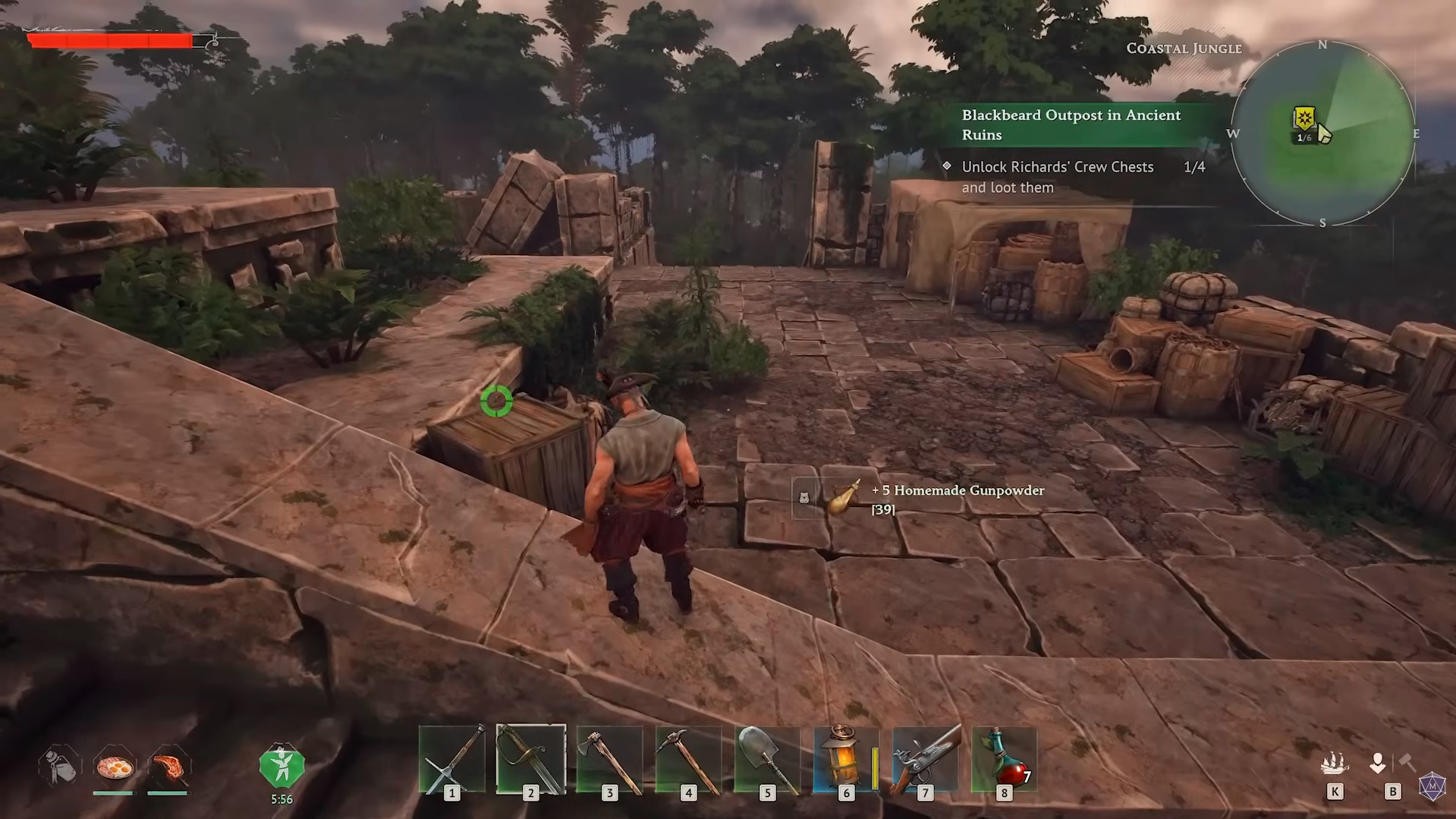
Task: Pick the shovel hotbar slot
Action: pyautogui.click(x=767, y=761)
